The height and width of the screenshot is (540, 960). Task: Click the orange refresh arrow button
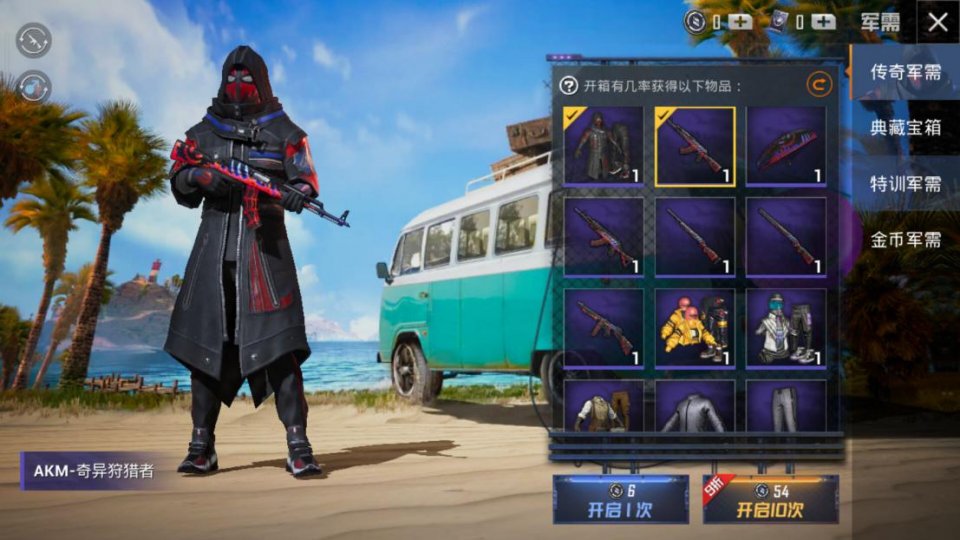819,86
